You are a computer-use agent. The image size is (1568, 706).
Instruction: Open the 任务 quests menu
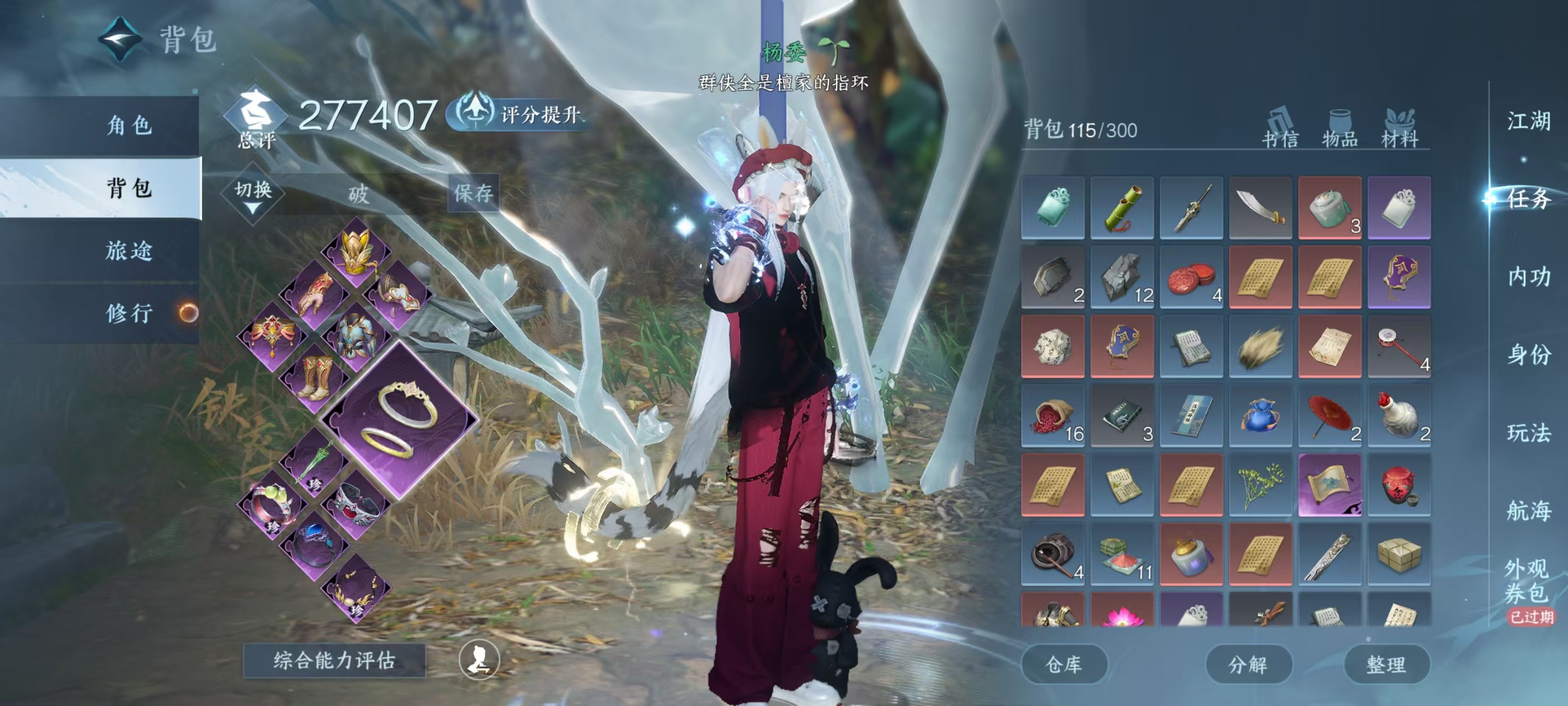[1528, 198]
